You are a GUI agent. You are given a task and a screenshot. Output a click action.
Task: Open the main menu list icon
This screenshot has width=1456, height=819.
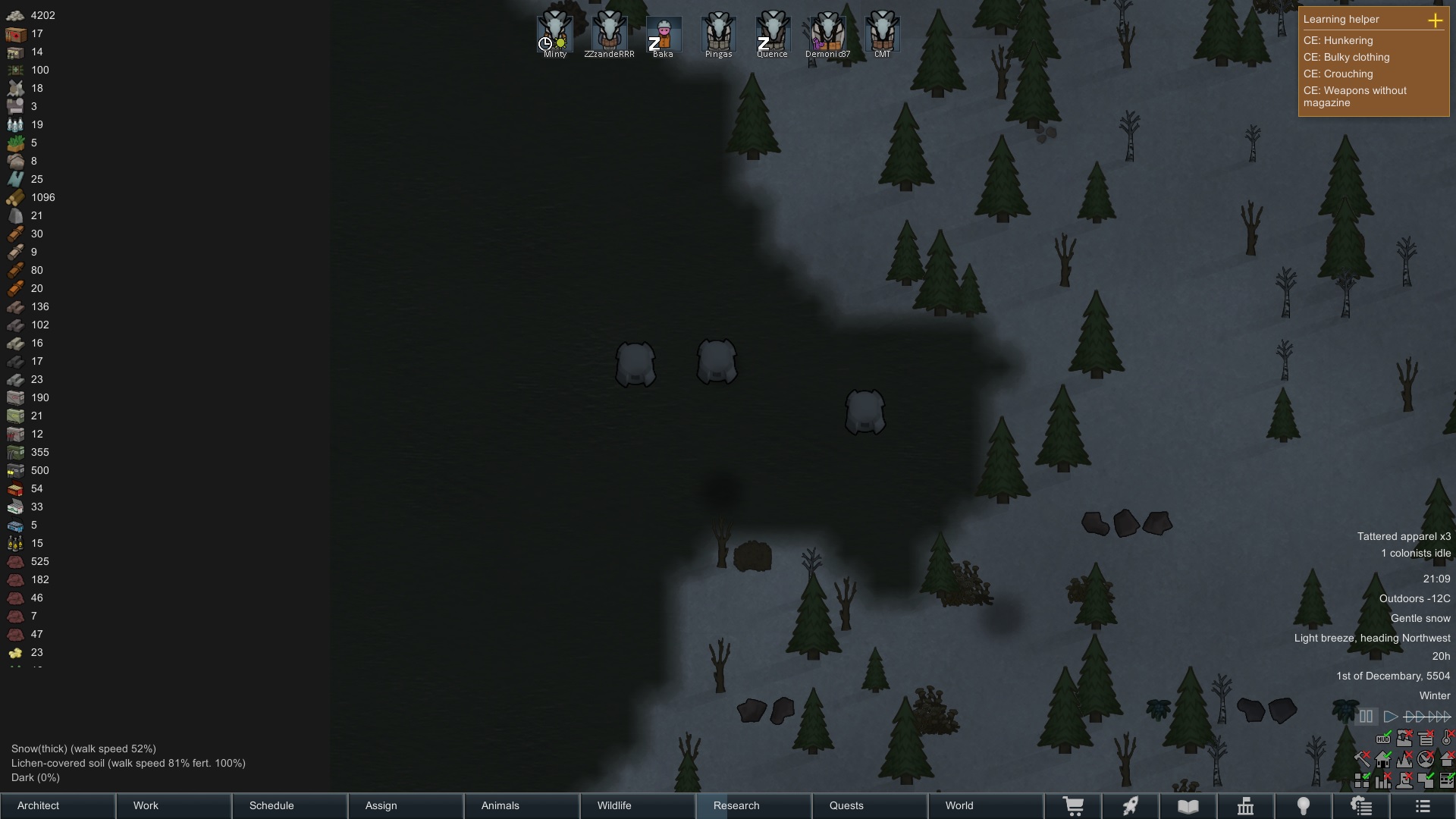pyautogui.click(x=1423, y=806)
